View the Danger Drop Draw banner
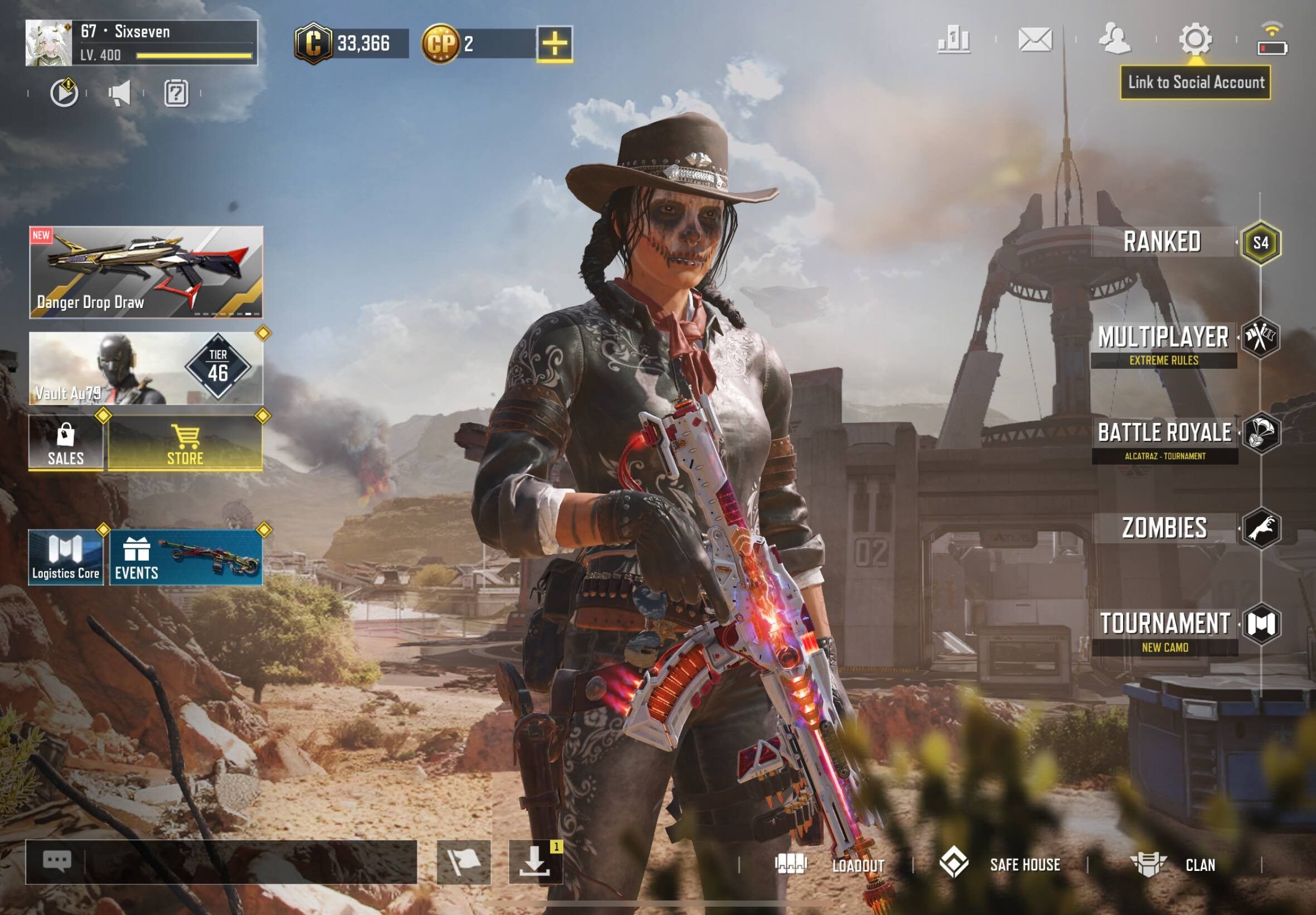The image size is (1316, 915). pyautogui.click(x=146, y=272)
